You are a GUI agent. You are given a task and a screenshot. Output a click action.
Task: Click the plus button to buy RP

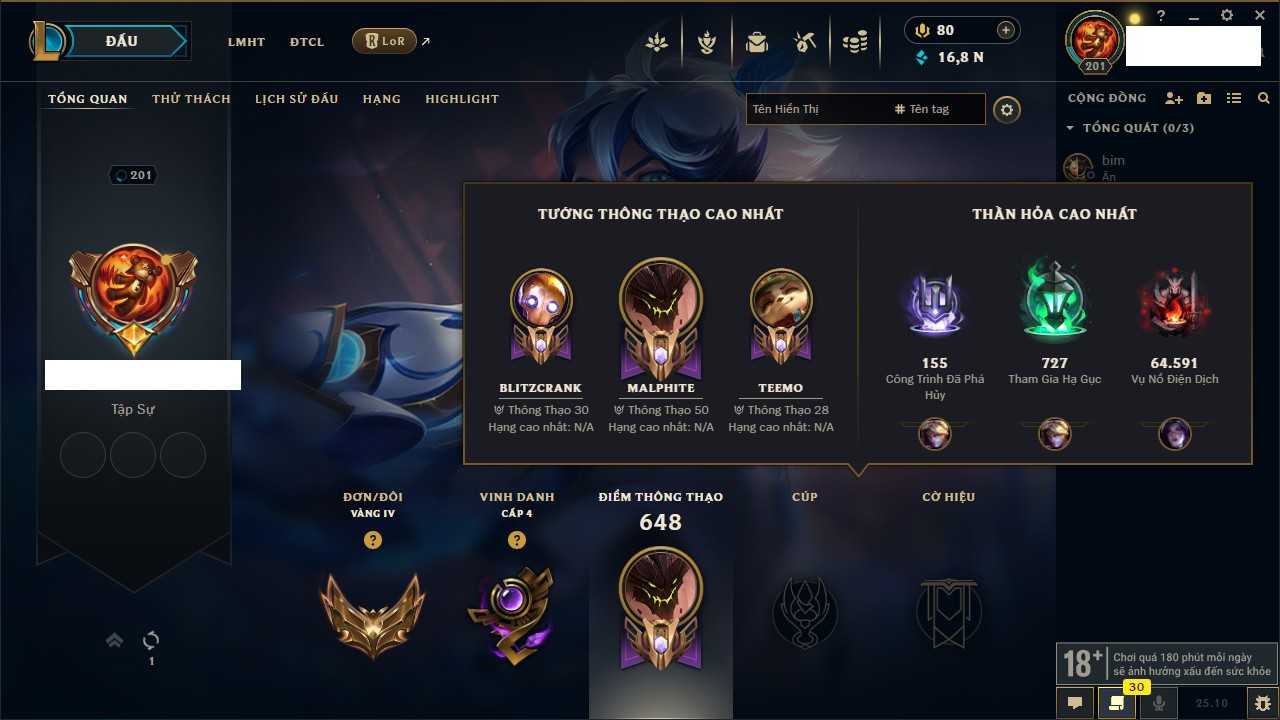tap(1006, 30)
